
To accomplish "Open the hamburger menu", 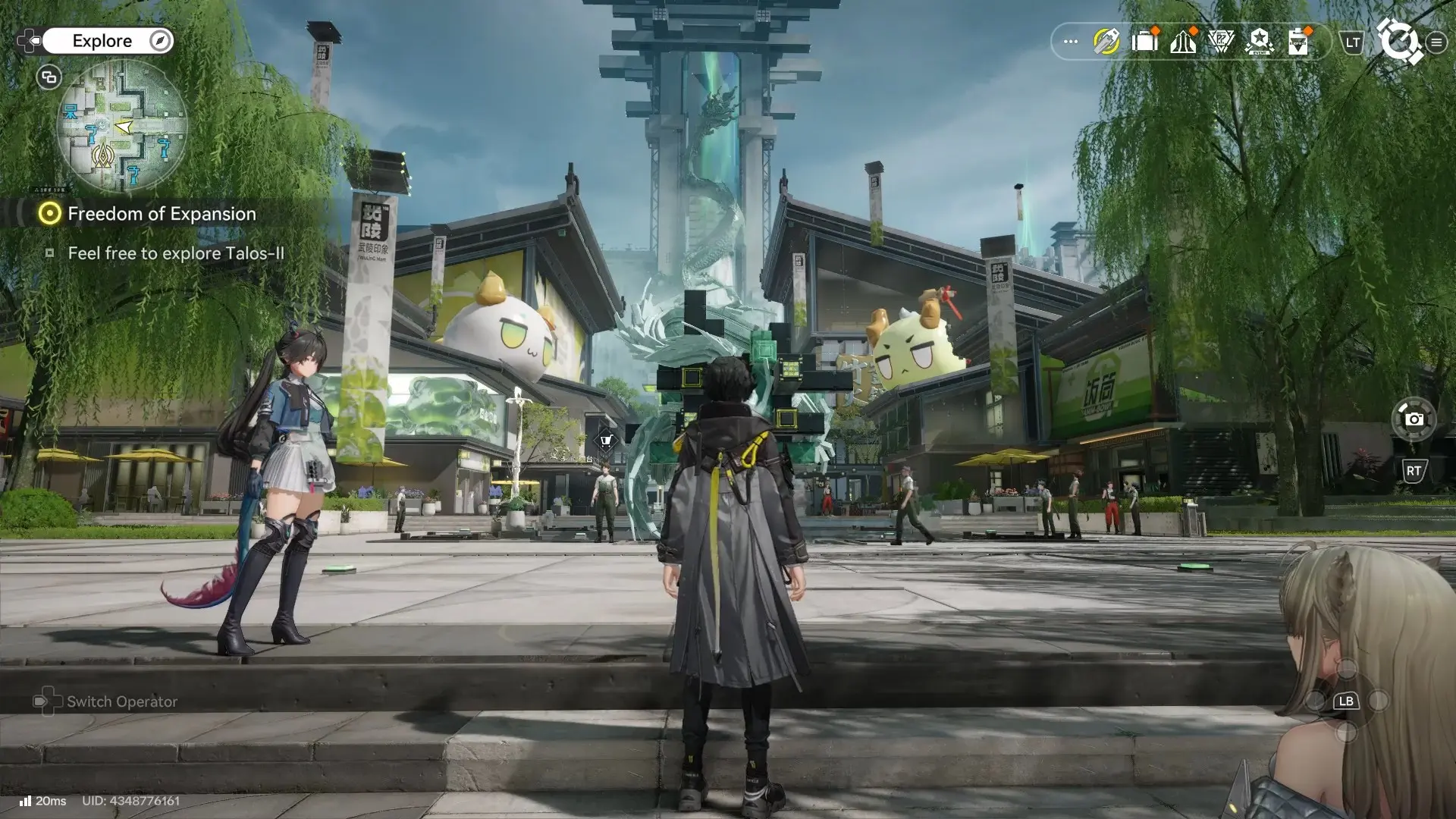I will click(x=1436, y=42).
